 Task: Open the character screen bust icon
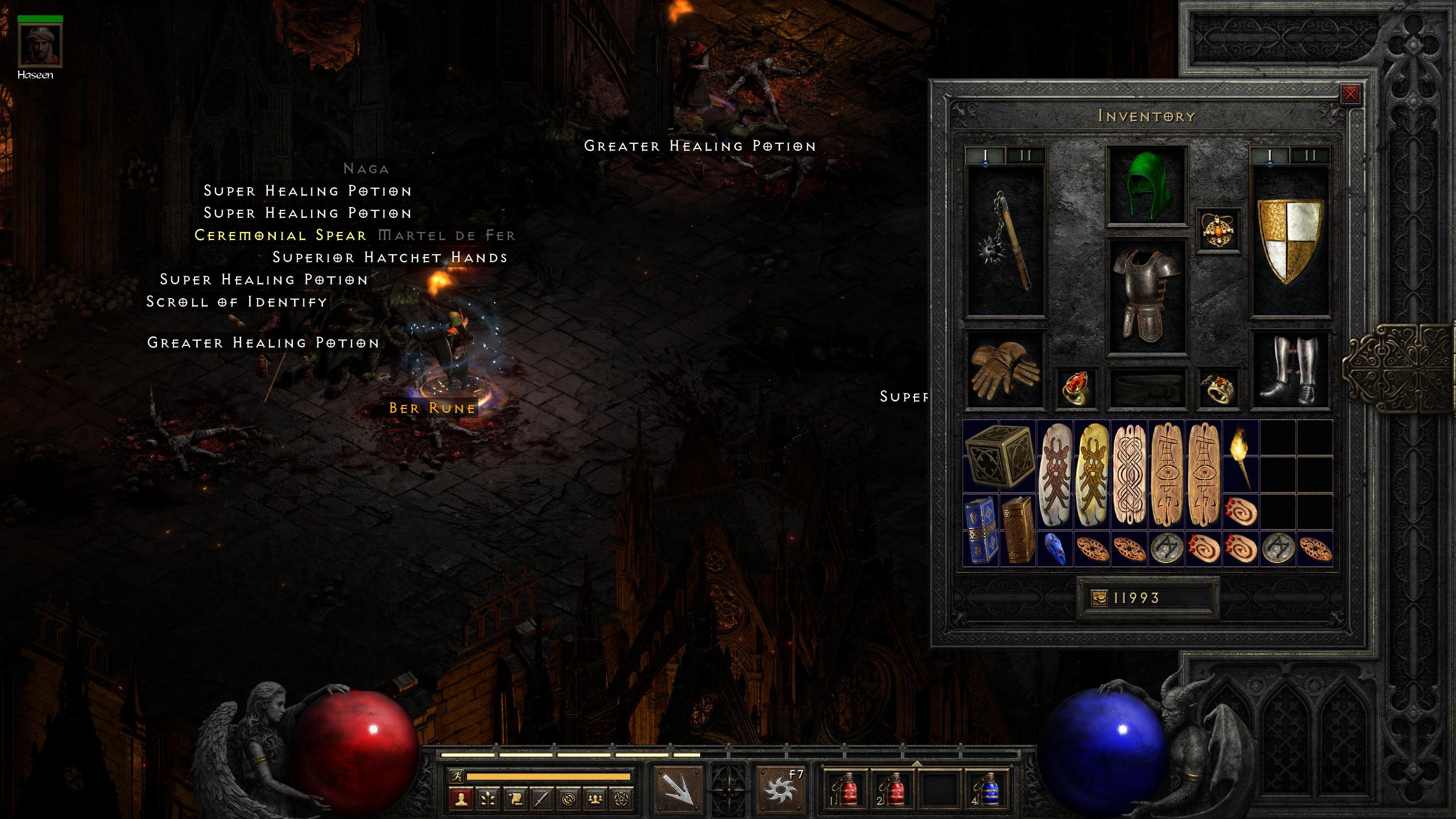pyautogui.click(x=461, y=799)
